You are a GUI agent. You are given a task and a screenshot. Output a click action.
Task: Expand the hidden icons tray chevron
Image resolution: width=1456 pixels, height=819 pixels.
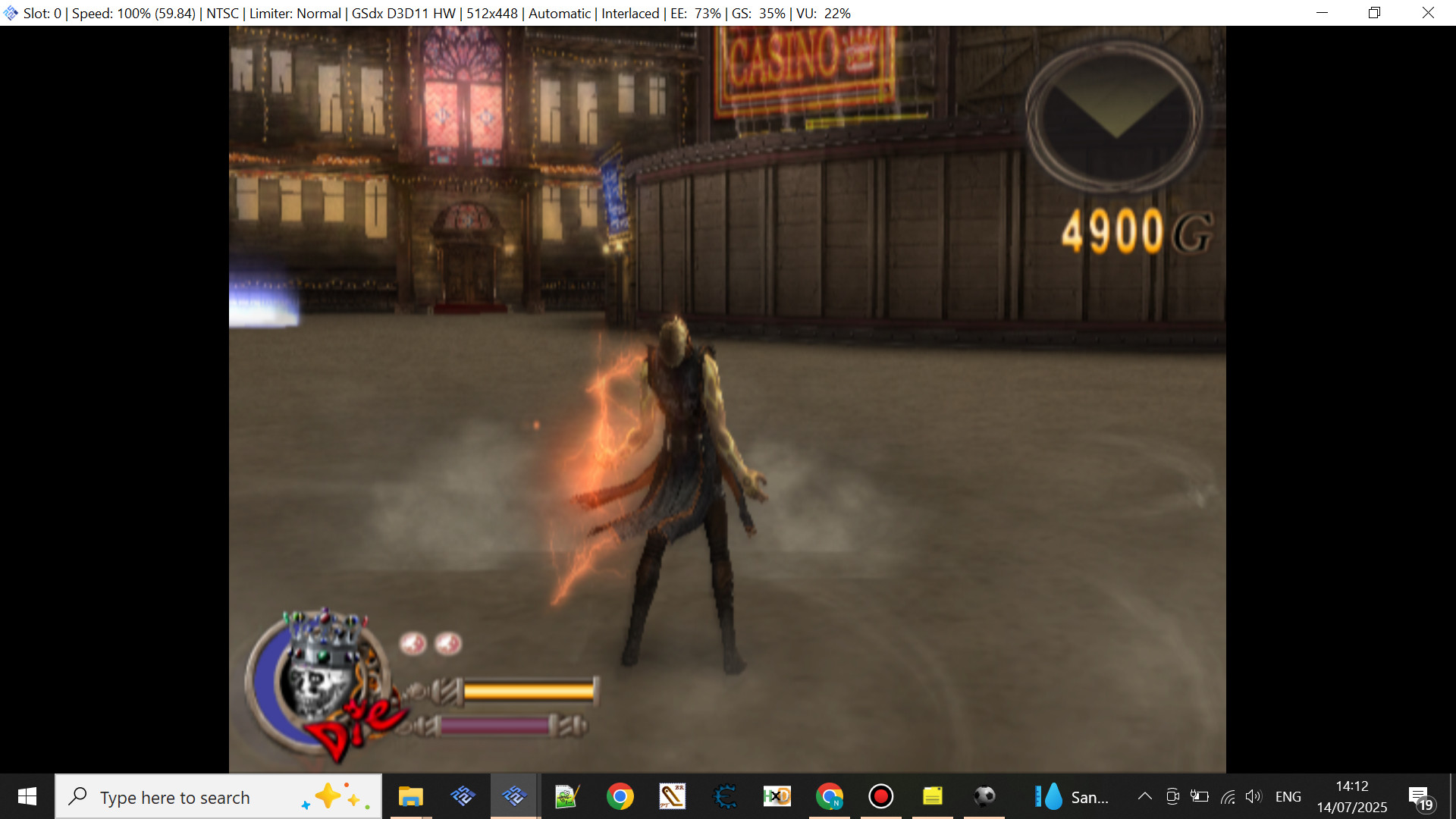1145,796
